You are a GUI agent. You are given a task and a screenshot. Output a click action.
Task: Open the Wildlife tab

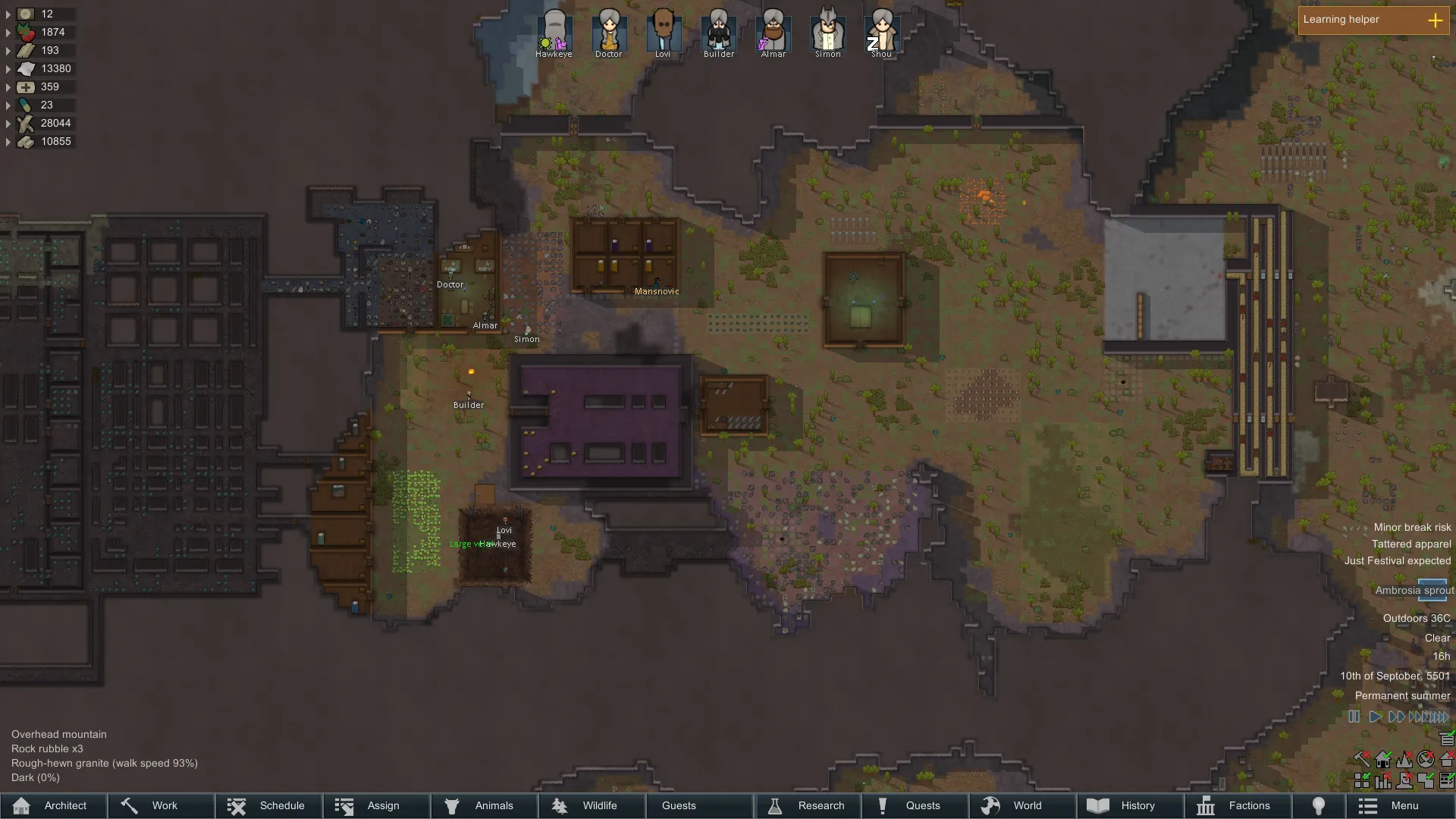click(x=591, y=805)
